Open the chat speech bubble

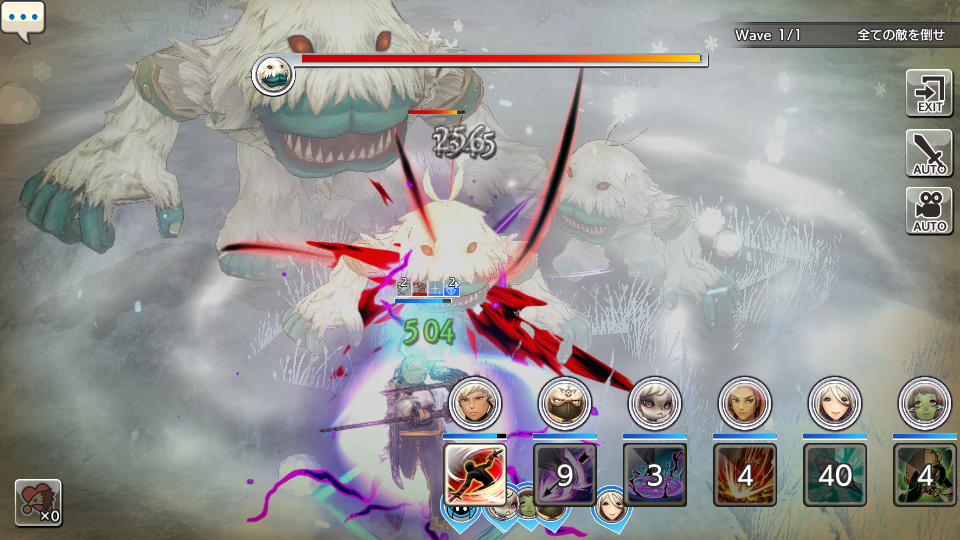(23, 20)
